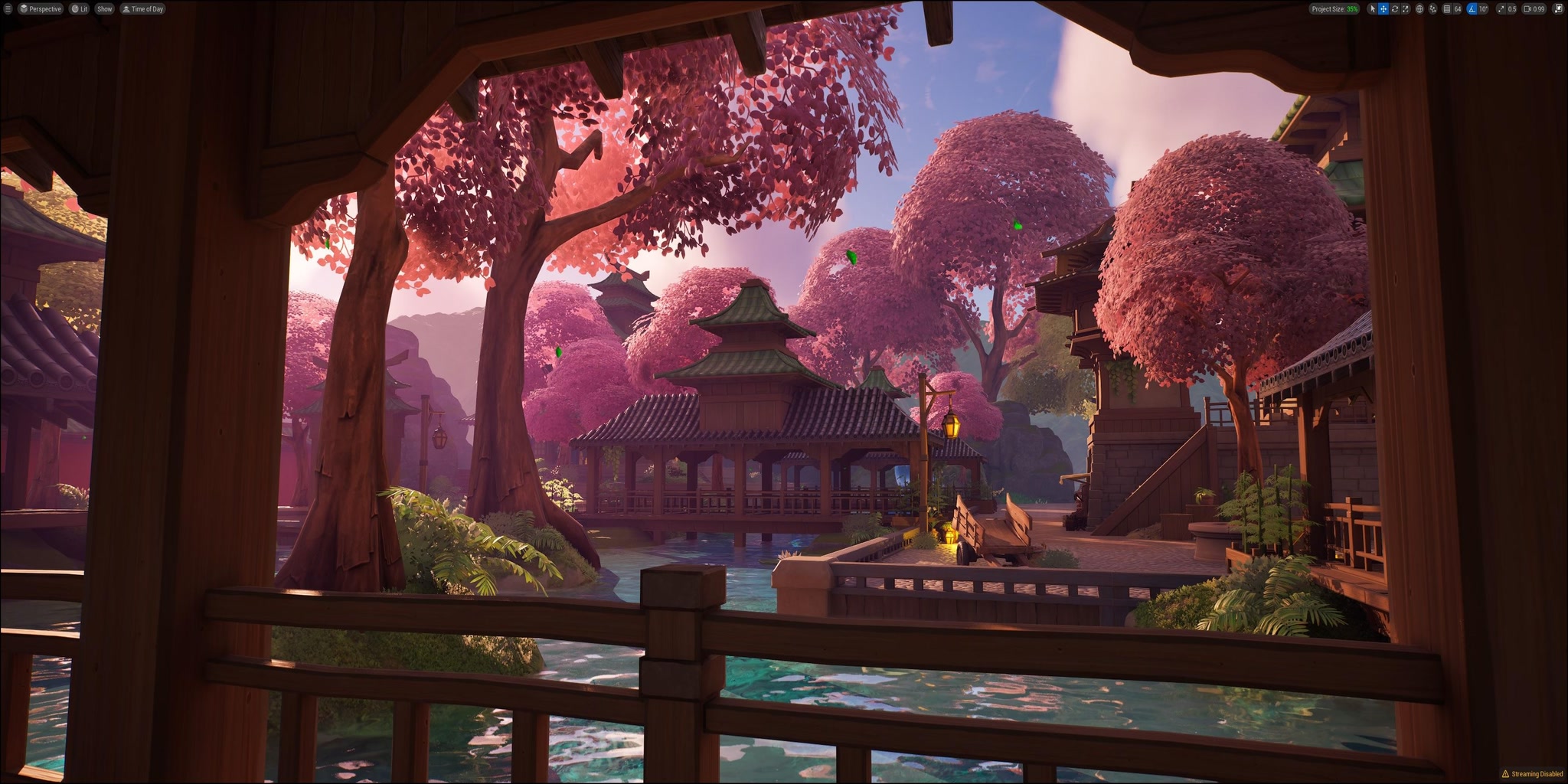
Task: Click the grid snap value 64
Action: (x=1456, y=8)
